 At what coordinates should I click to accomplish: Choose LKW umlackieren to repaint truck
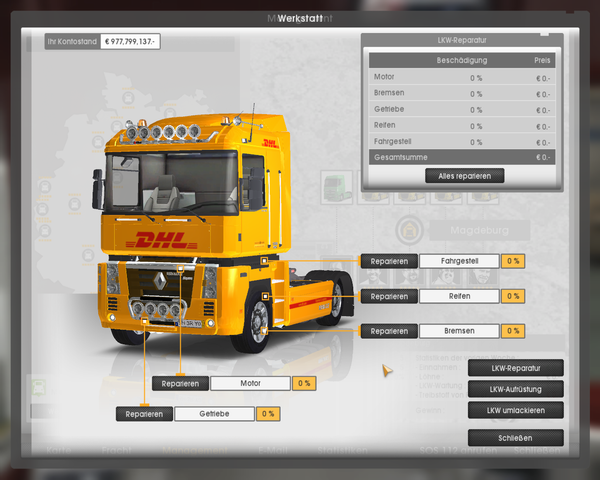(x=515, y=410)
